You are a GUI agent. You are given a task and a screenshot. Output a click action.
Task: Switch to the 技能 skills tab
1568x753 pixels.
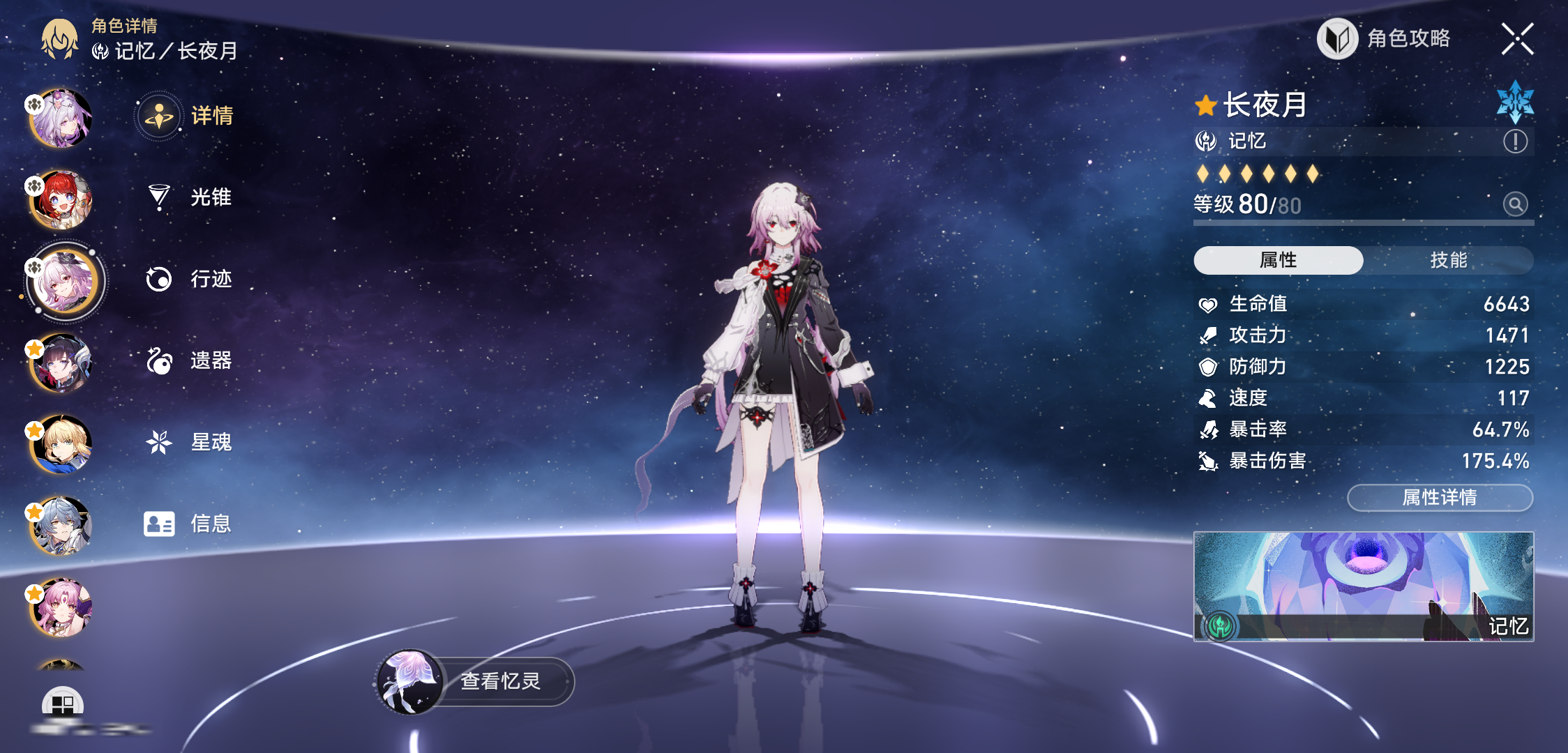click(x=1448, y=260)
